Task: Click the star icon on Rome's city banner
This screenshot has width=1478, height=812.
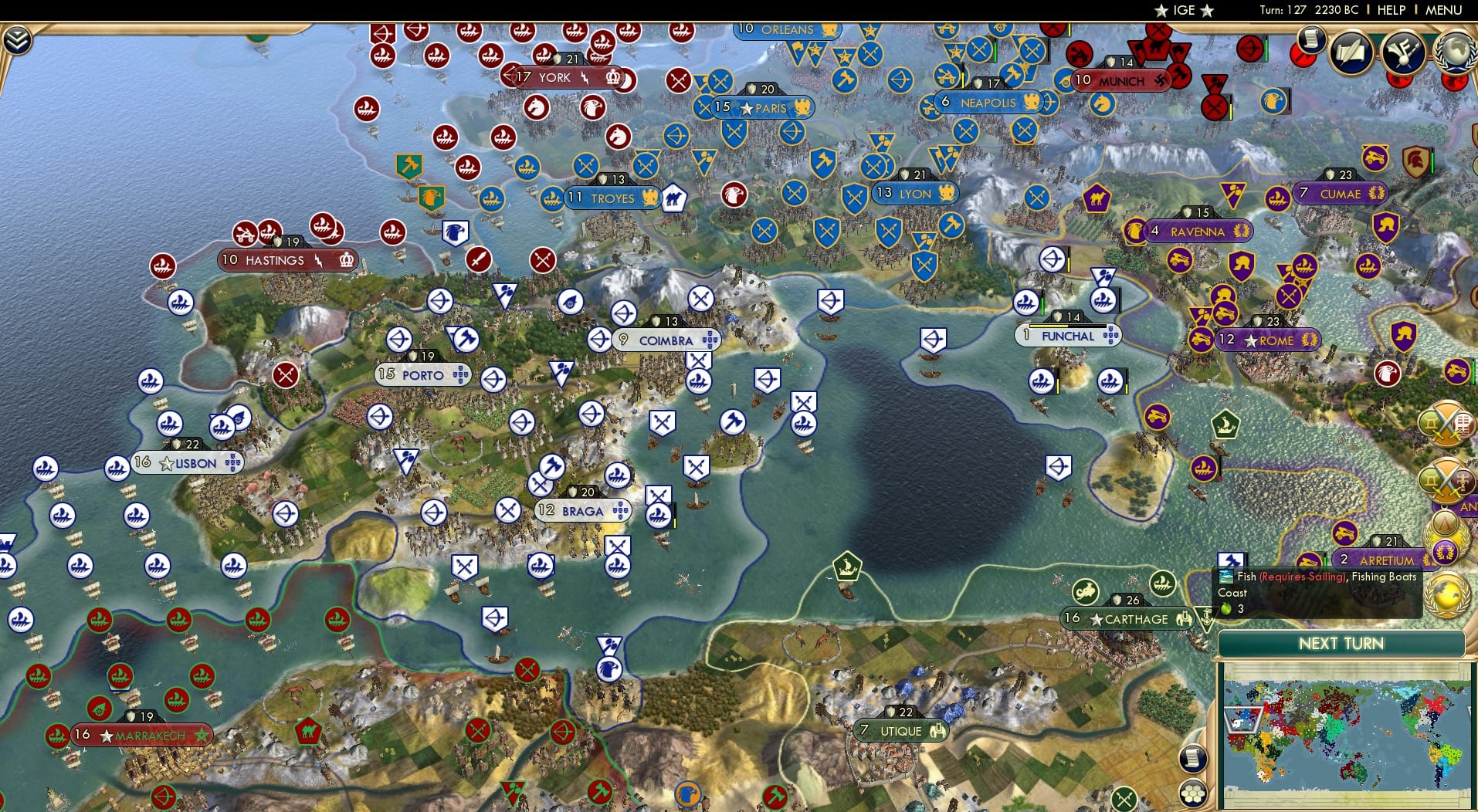Action: coord(1251,340)
